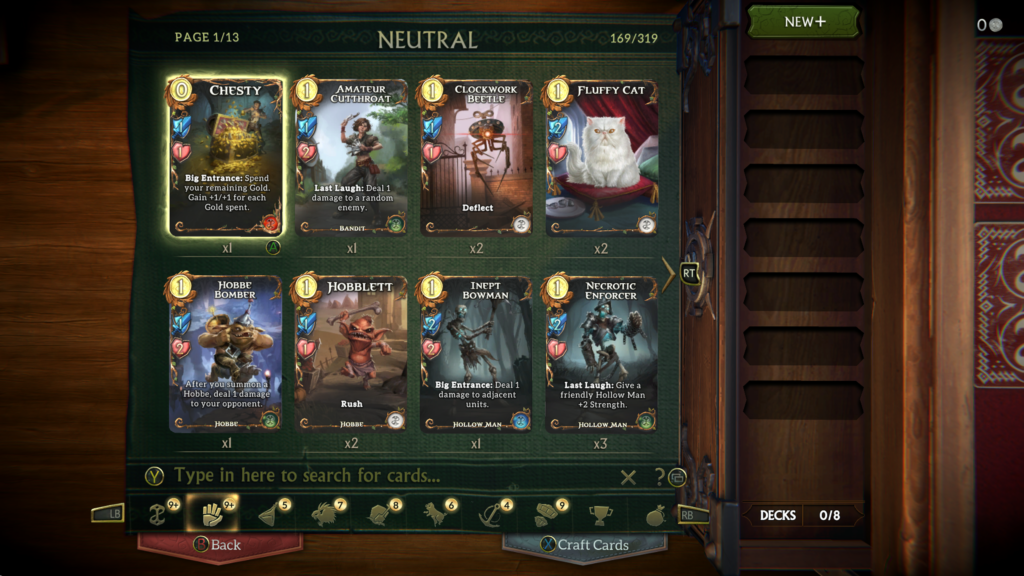Open the question mark search help
The image size is (1024, 576).
coord(659,477)
